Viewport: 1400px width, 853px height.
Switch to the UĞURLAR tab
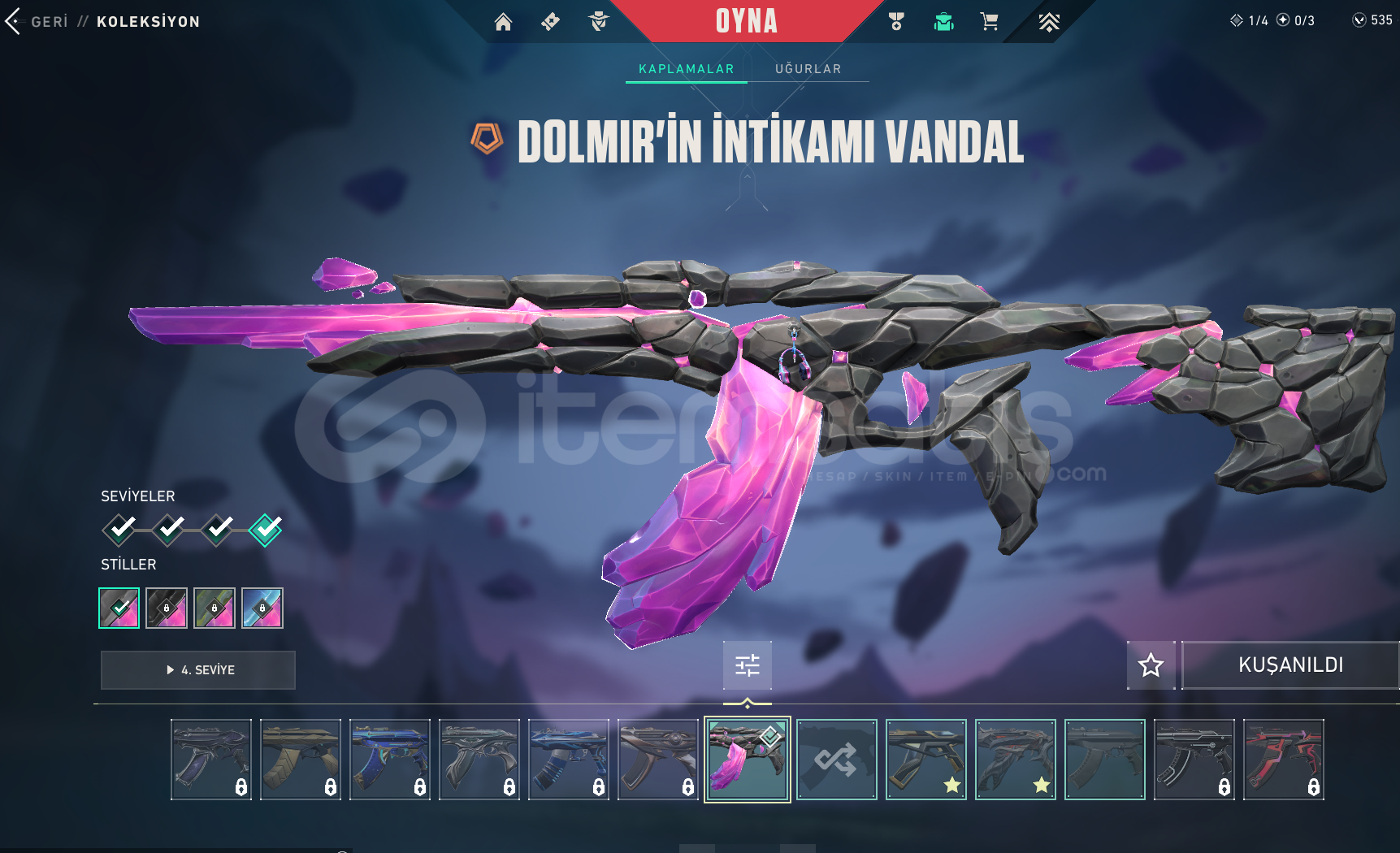pos(808,69)
